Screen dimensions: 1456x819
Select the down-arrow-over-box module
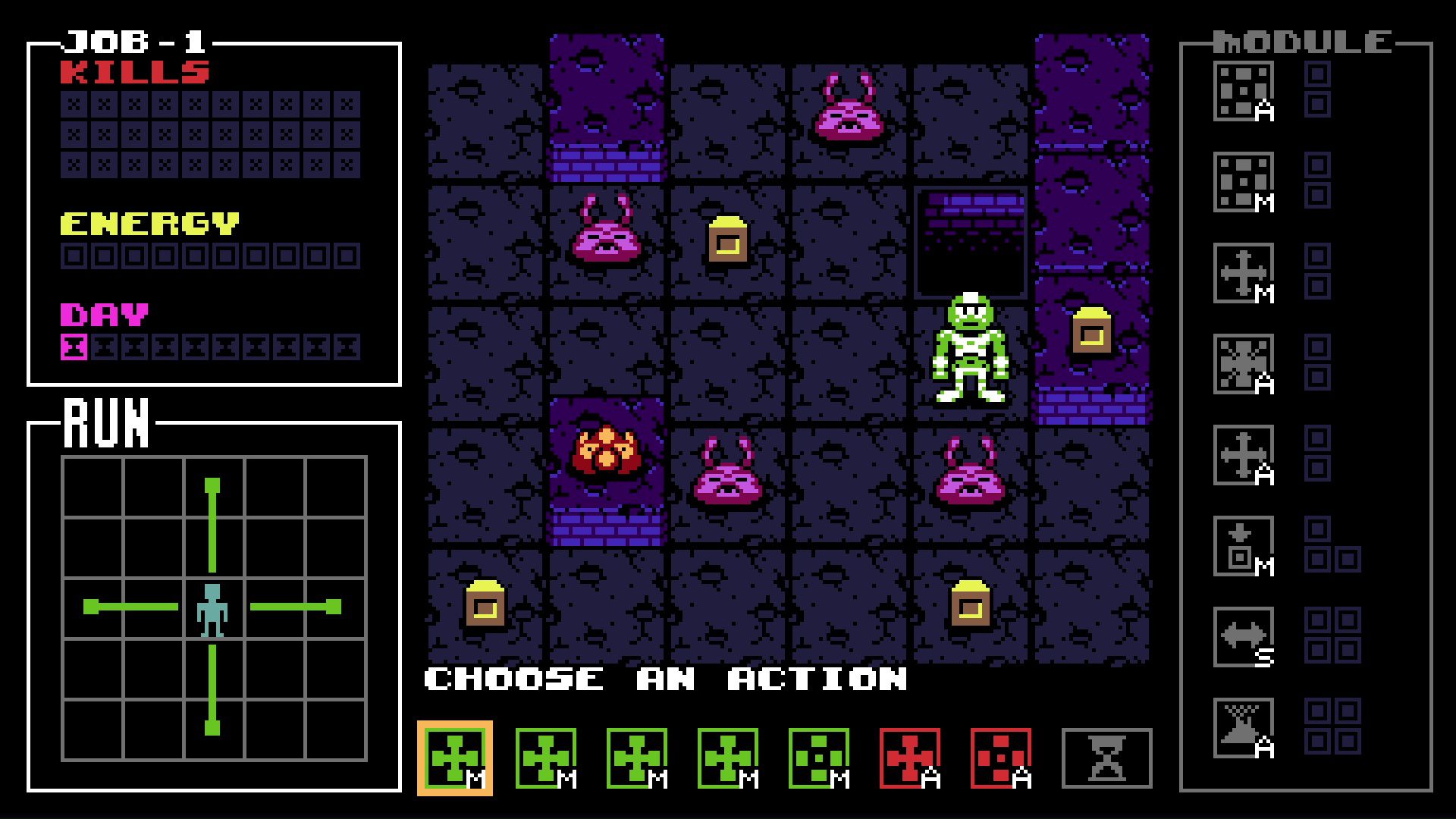[1244, 547]
